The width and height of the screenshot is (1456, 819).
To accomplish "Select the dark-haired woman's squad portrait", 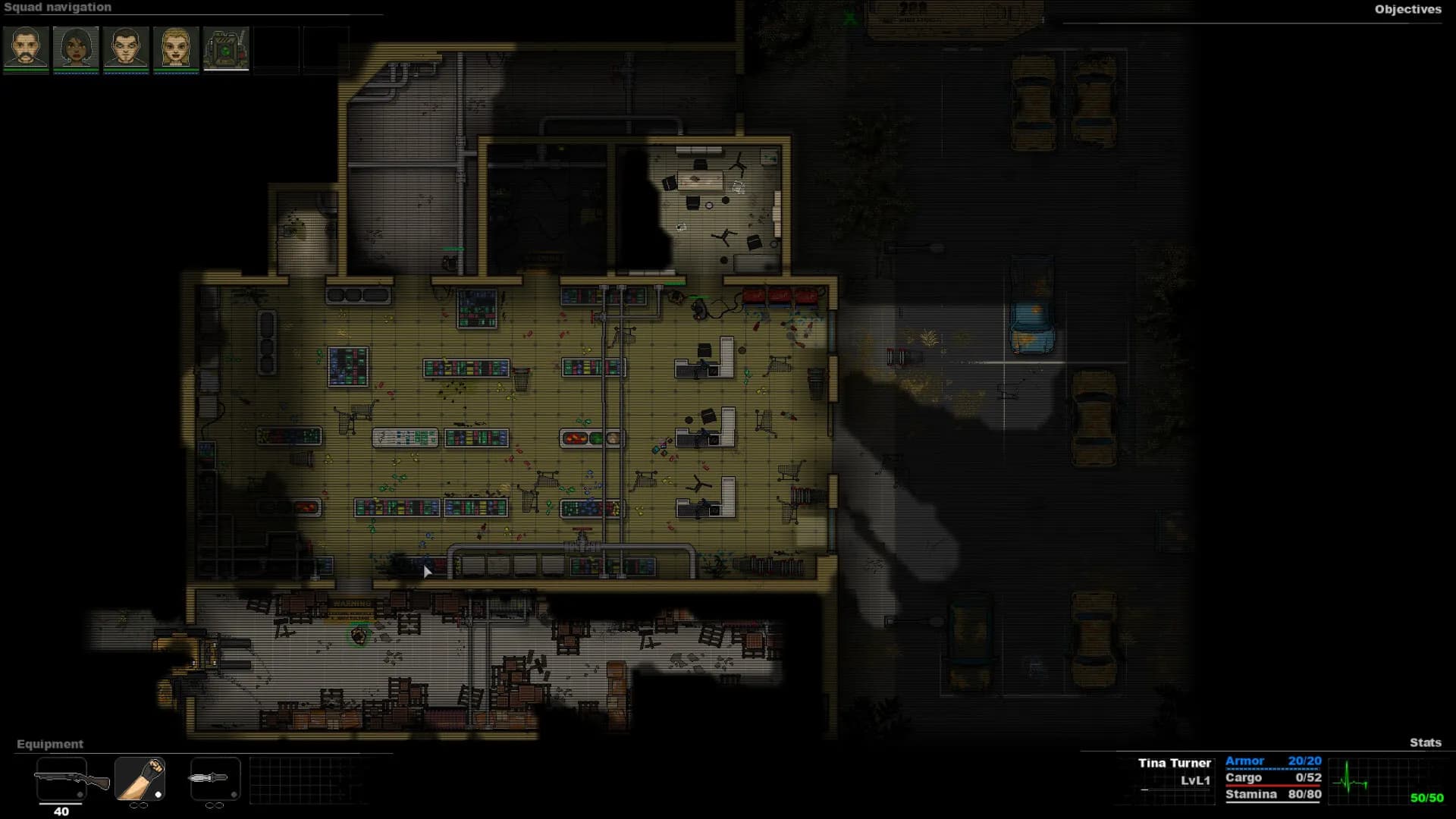I will pos(75,49).
